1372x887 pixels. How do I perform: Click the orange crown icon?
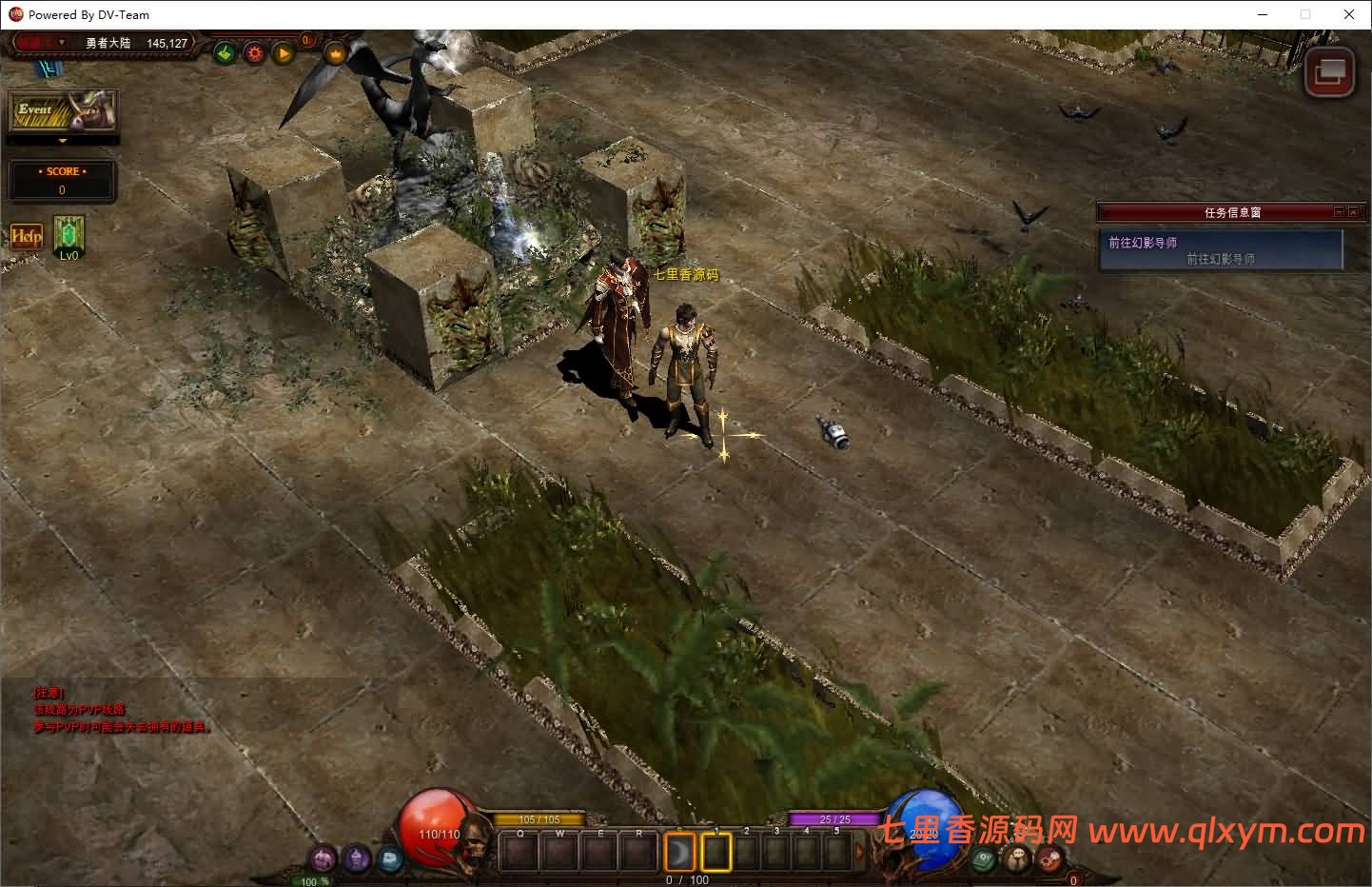[x=335, y=53]
